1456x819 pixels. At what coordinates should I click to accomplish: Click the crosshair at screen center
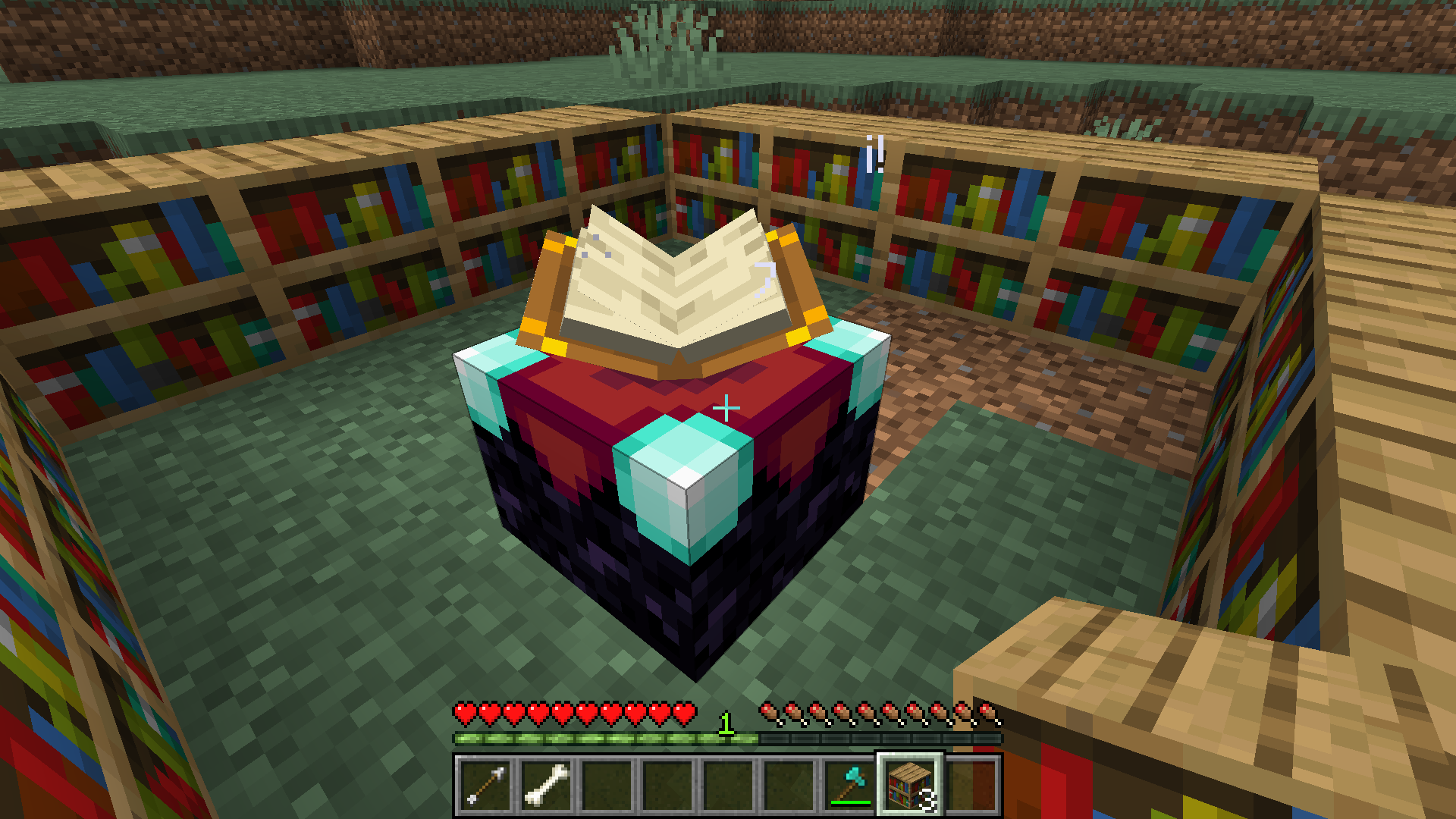point(727,408)
